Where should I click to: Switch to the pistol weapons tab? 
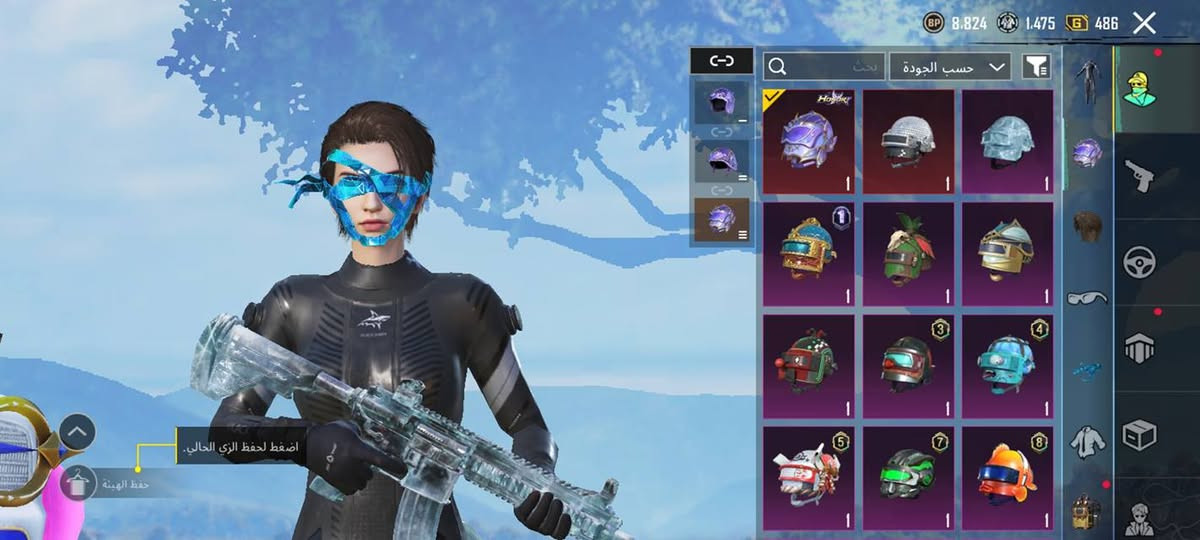tap(1138, 176)
